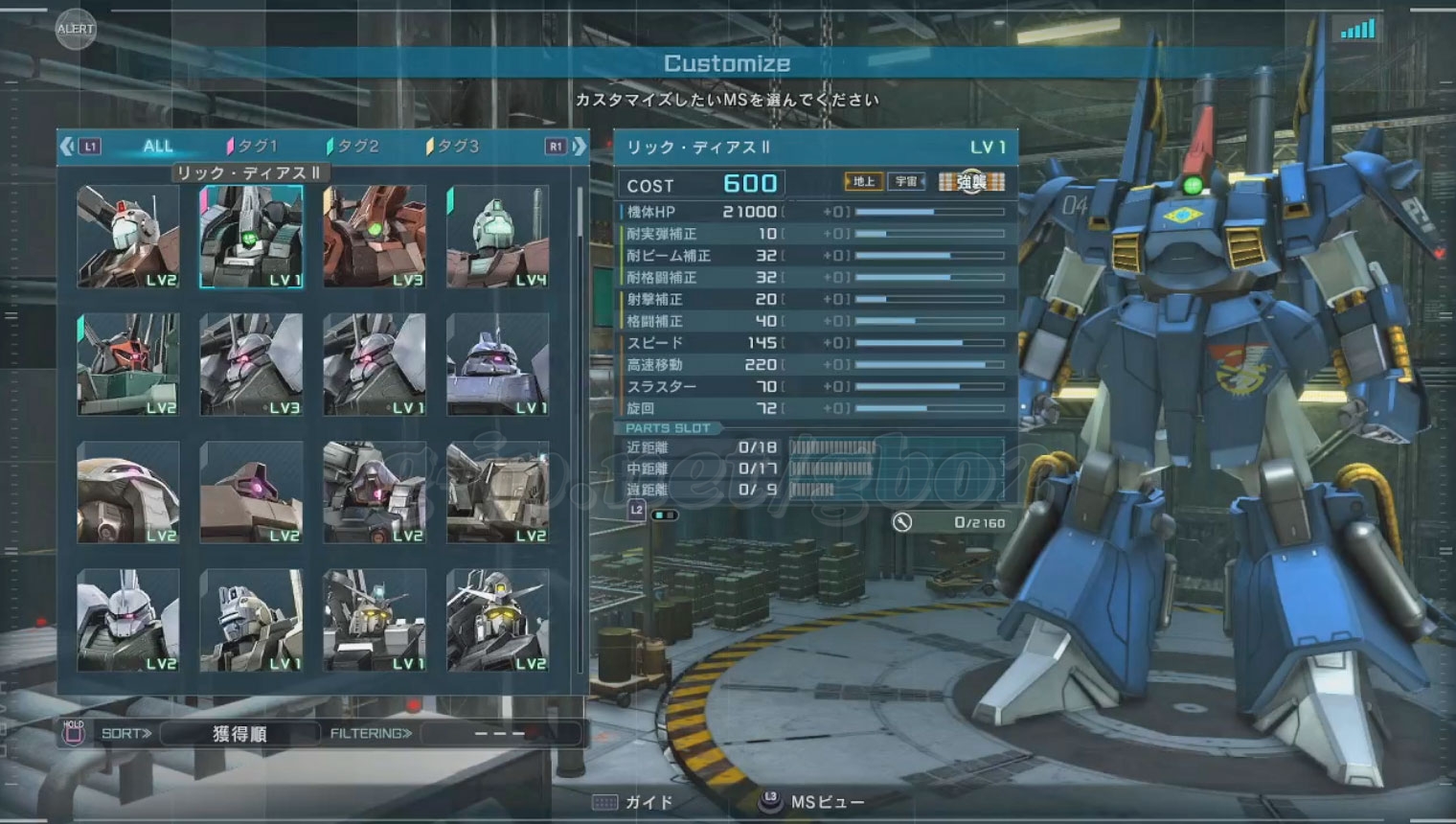Show the yellow タグ3 tab

point(453,147)
